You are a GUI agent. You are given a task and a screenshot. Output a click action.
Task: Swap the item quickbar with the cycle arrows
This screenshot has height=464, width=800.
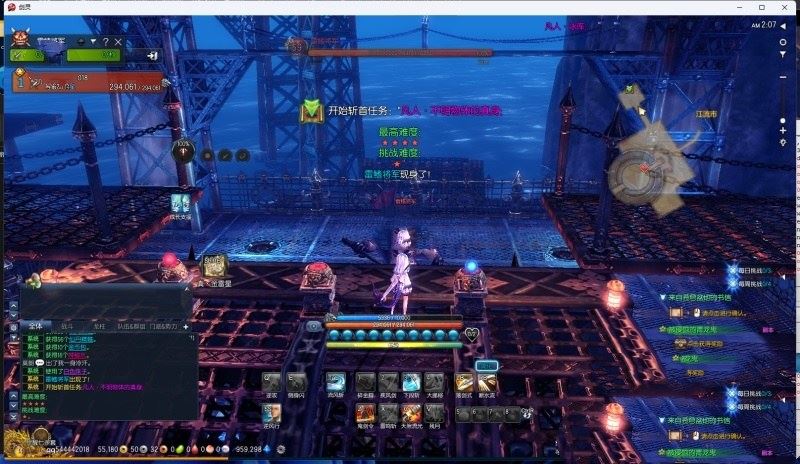click(x=526, y=412)
